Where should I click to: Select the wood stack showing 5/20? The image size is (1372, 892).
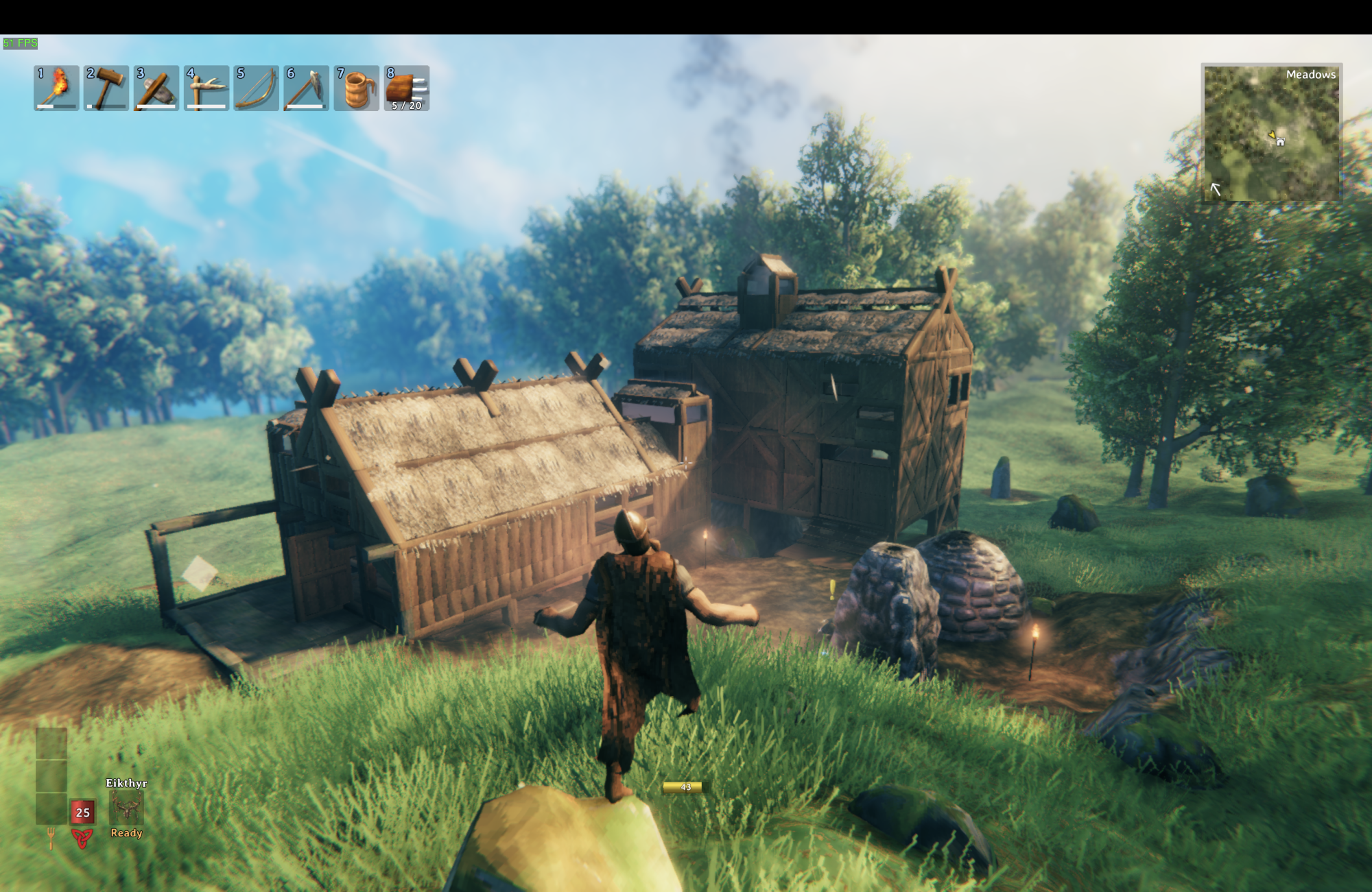point(407,89)
